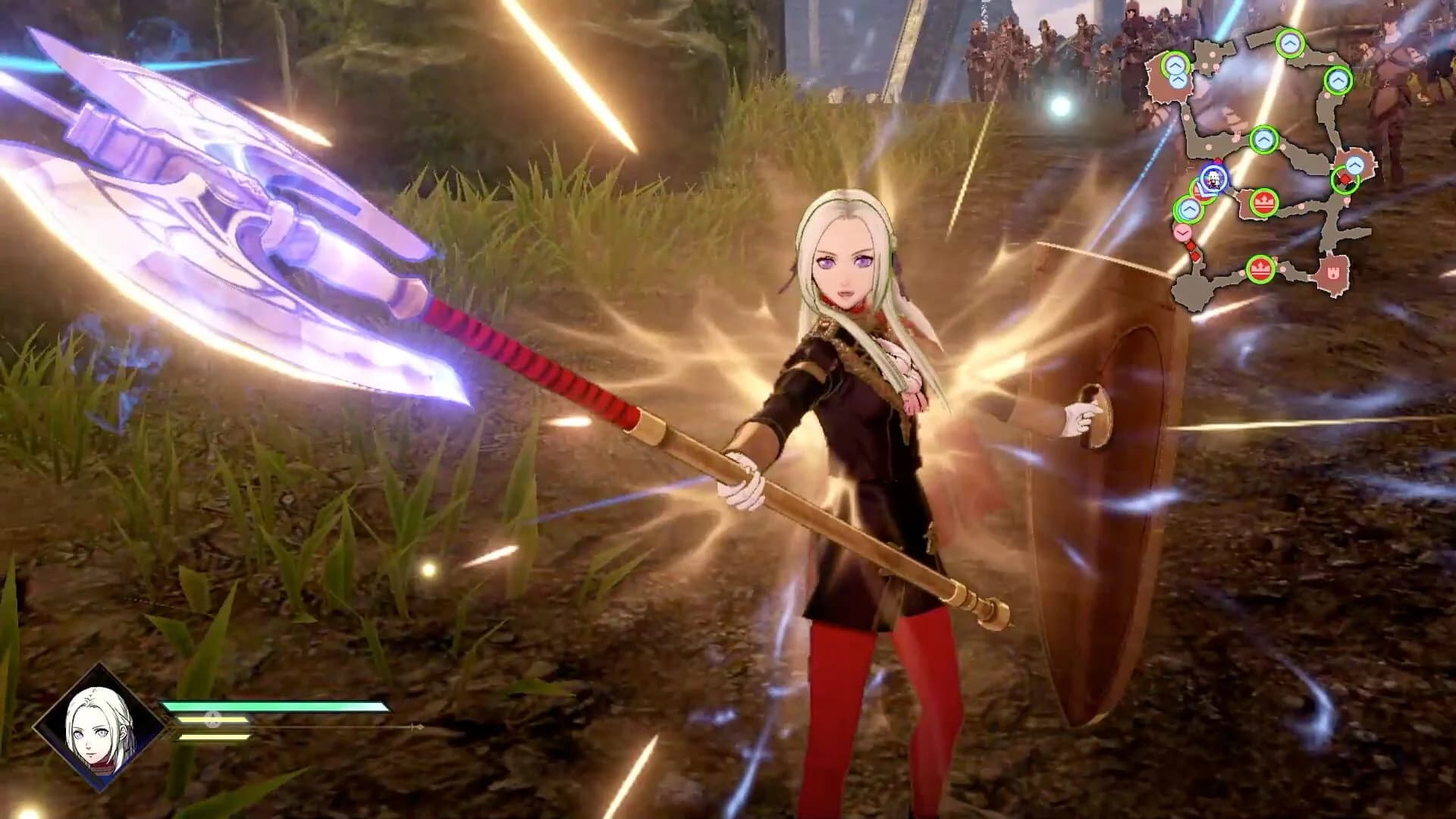
Task: Expand the chevron marker below the player icon
Action: 1188,208
